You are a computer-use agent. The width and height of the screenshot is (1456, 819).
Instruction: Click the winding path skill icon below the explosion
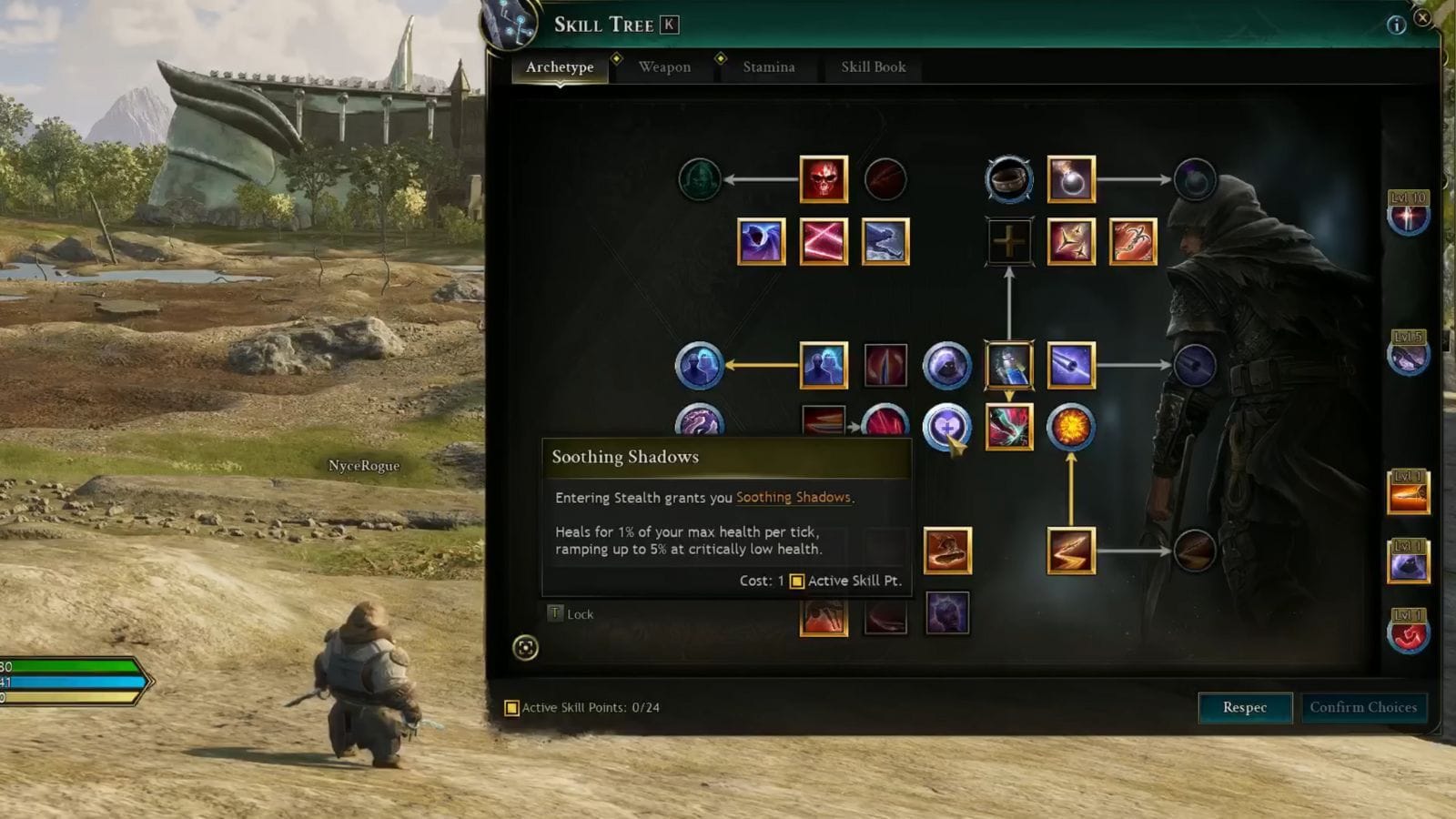click(x=1069, y=549)
